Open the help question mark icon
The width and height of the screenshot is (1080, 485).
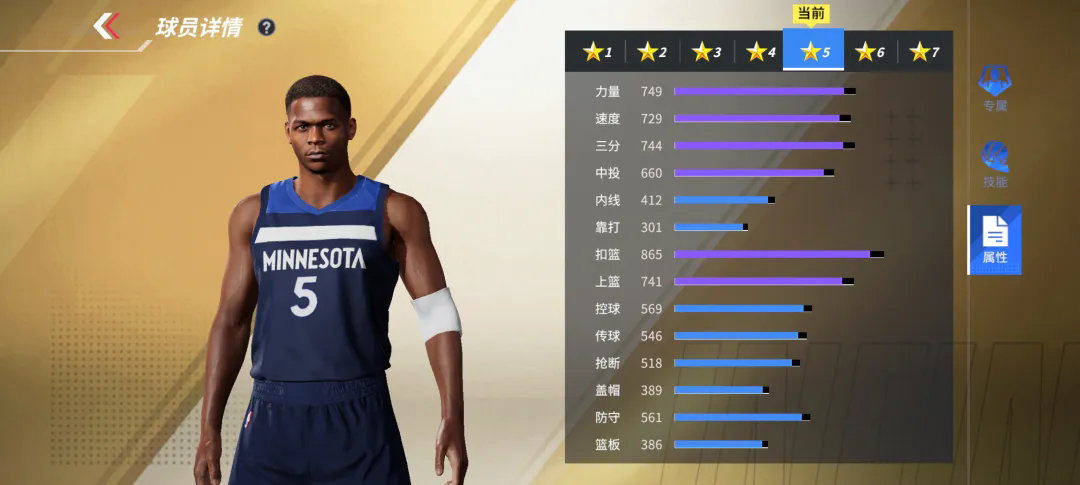point(266,27)
